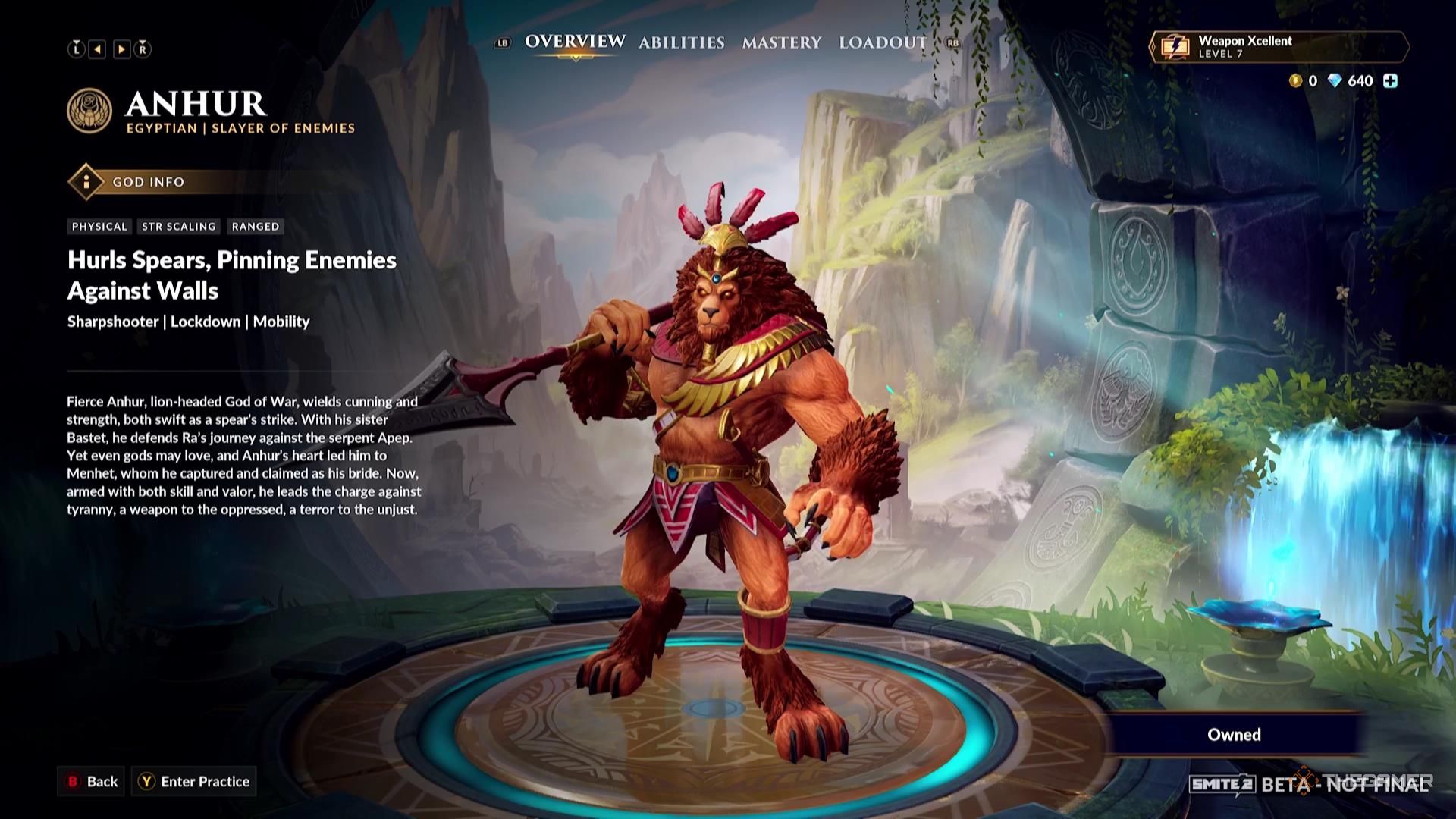
Task: Toggle the PHYSICAL tag
Action: pos(99,226)
